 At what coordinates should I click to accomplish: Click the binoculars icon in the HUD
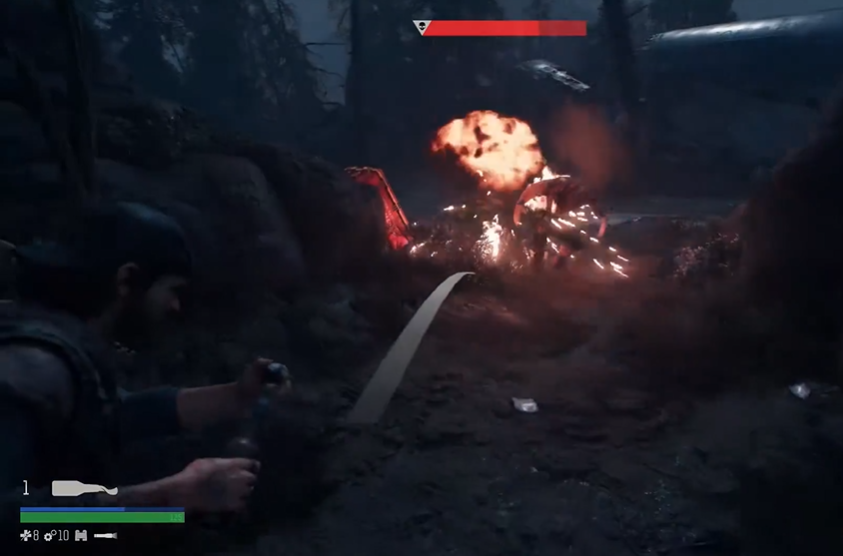point(81,536)
